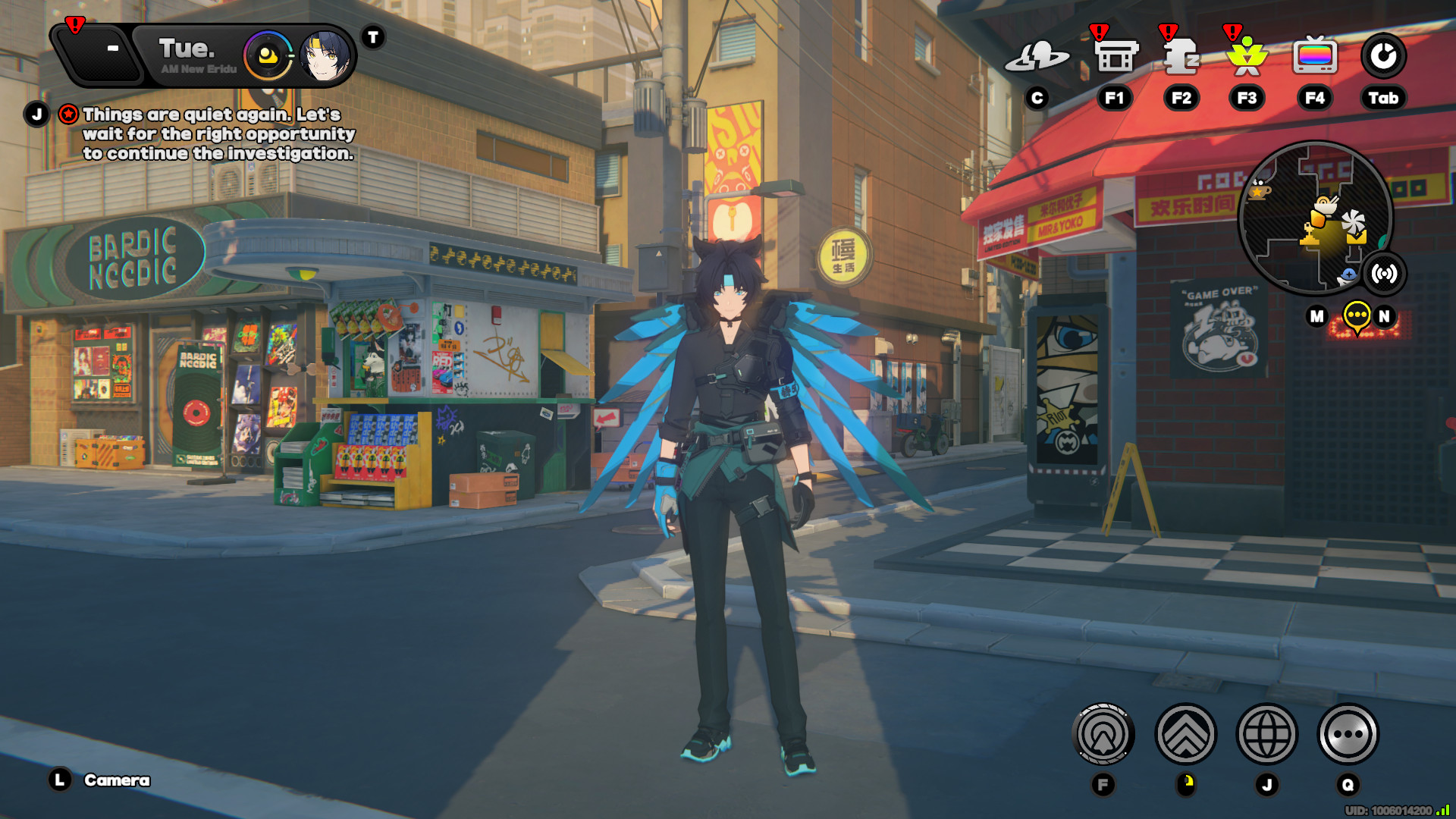
Task: Select the sleepy agent F2 icon with alert
Action: point(1181,57)
